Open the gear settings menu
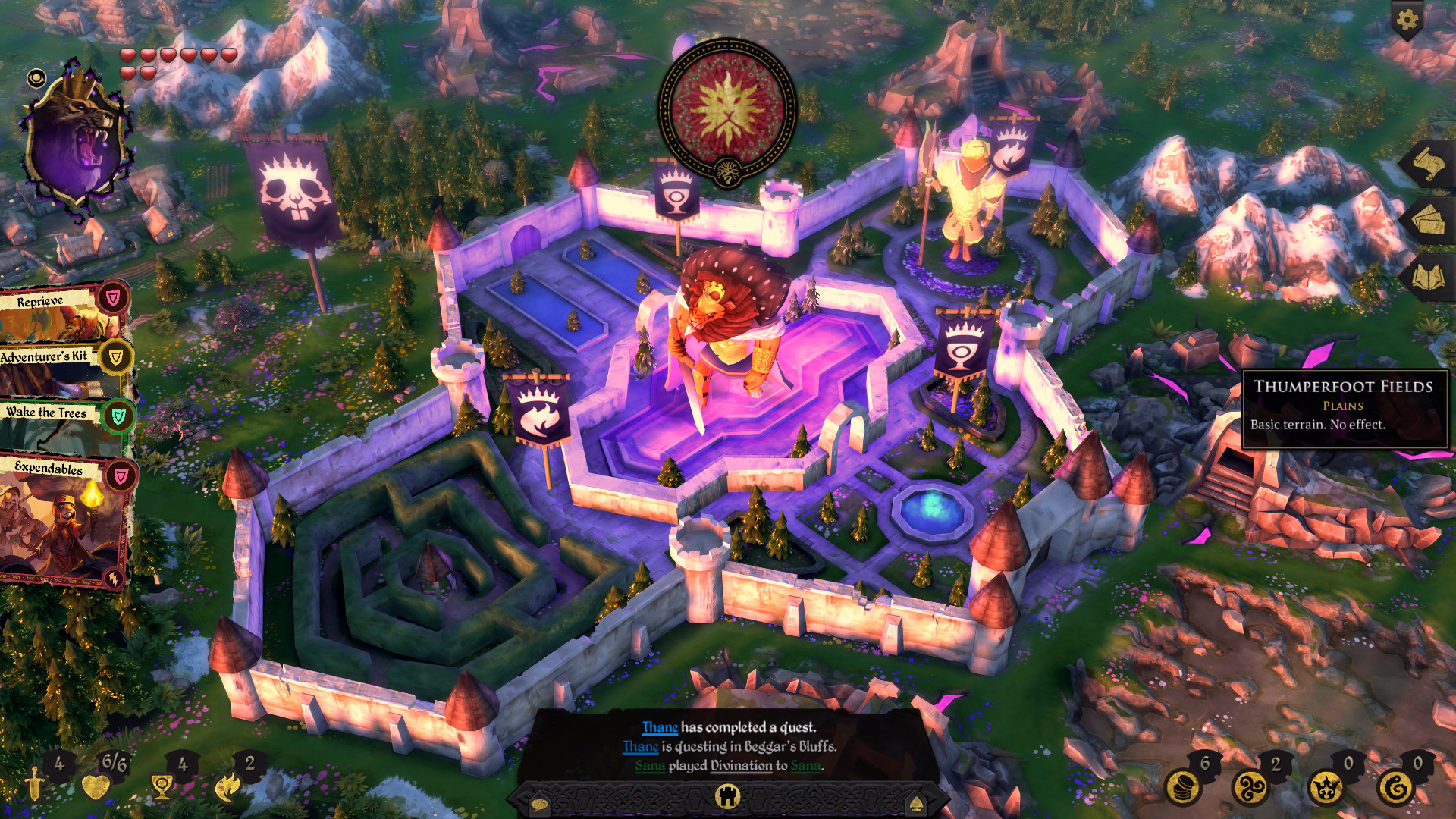Image resolution: width=1456 pixels, height=819 pixels. (x=1407, y=20)
